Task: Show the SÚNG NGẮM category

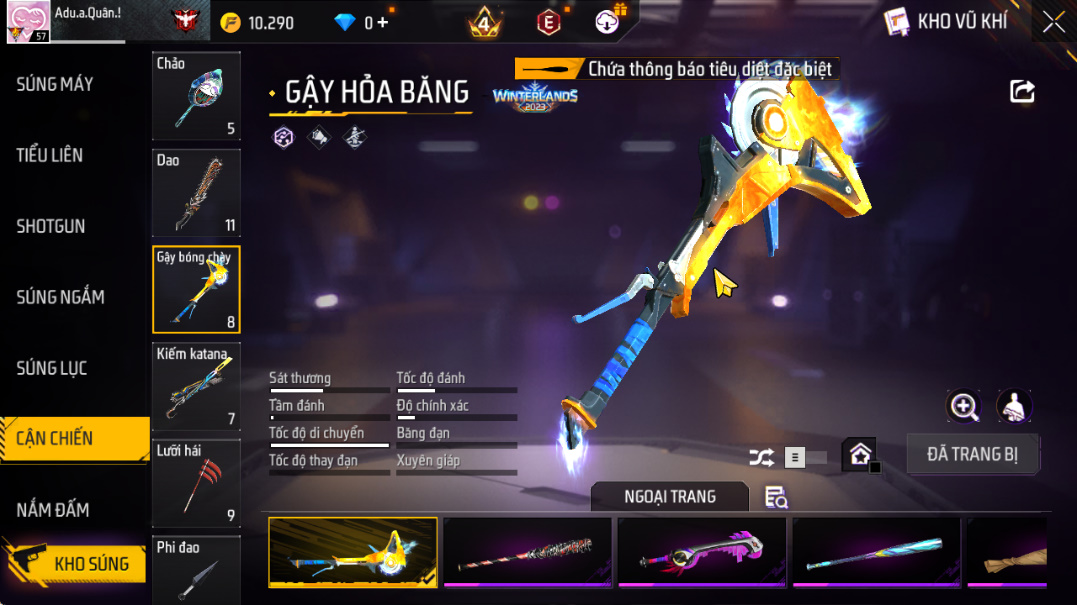Action: coord(60,297)
